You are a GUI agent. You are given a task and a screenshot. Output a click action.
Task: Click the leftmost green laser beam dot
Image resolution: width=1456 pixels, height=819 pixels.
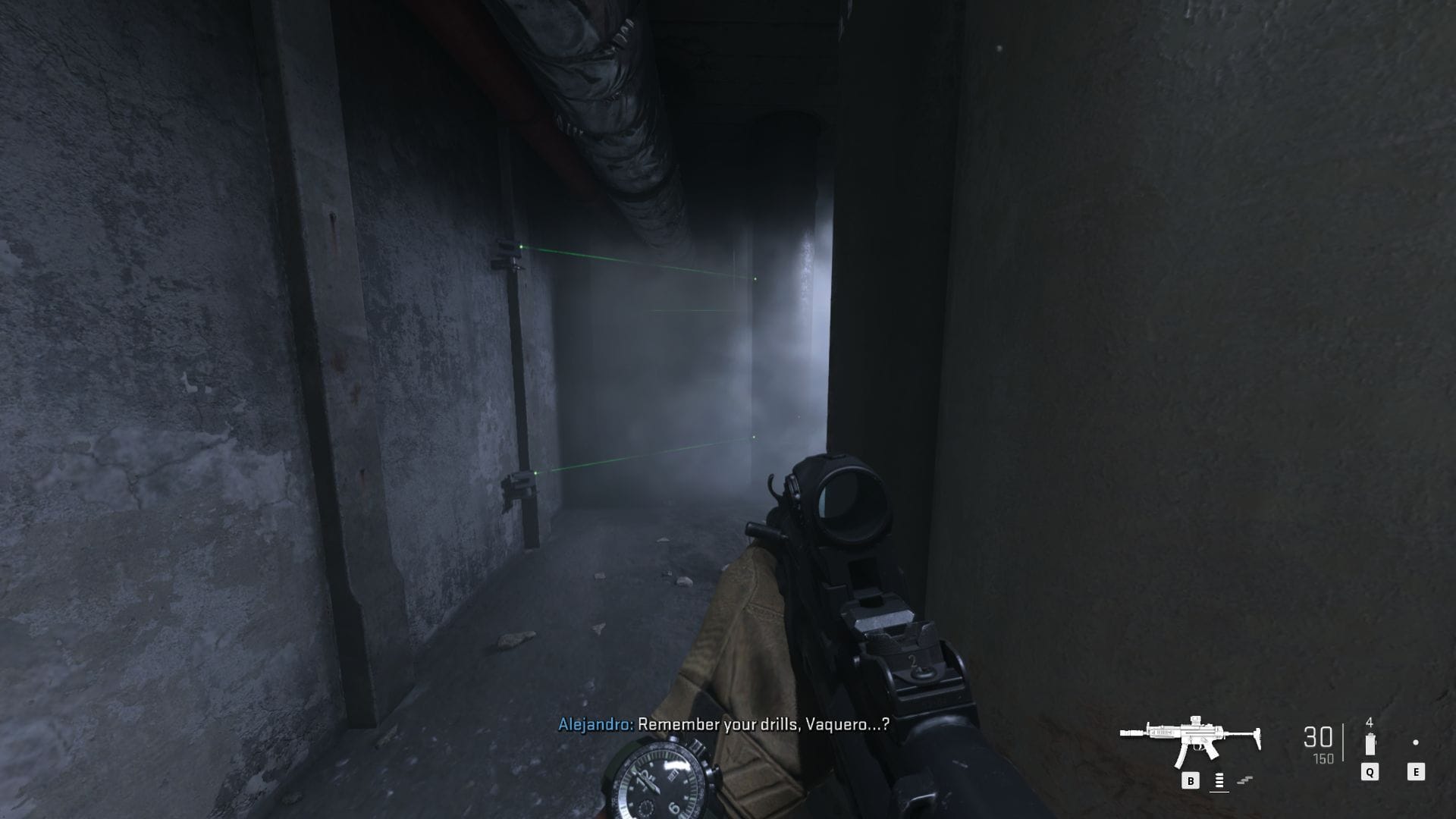click(520, 246)
